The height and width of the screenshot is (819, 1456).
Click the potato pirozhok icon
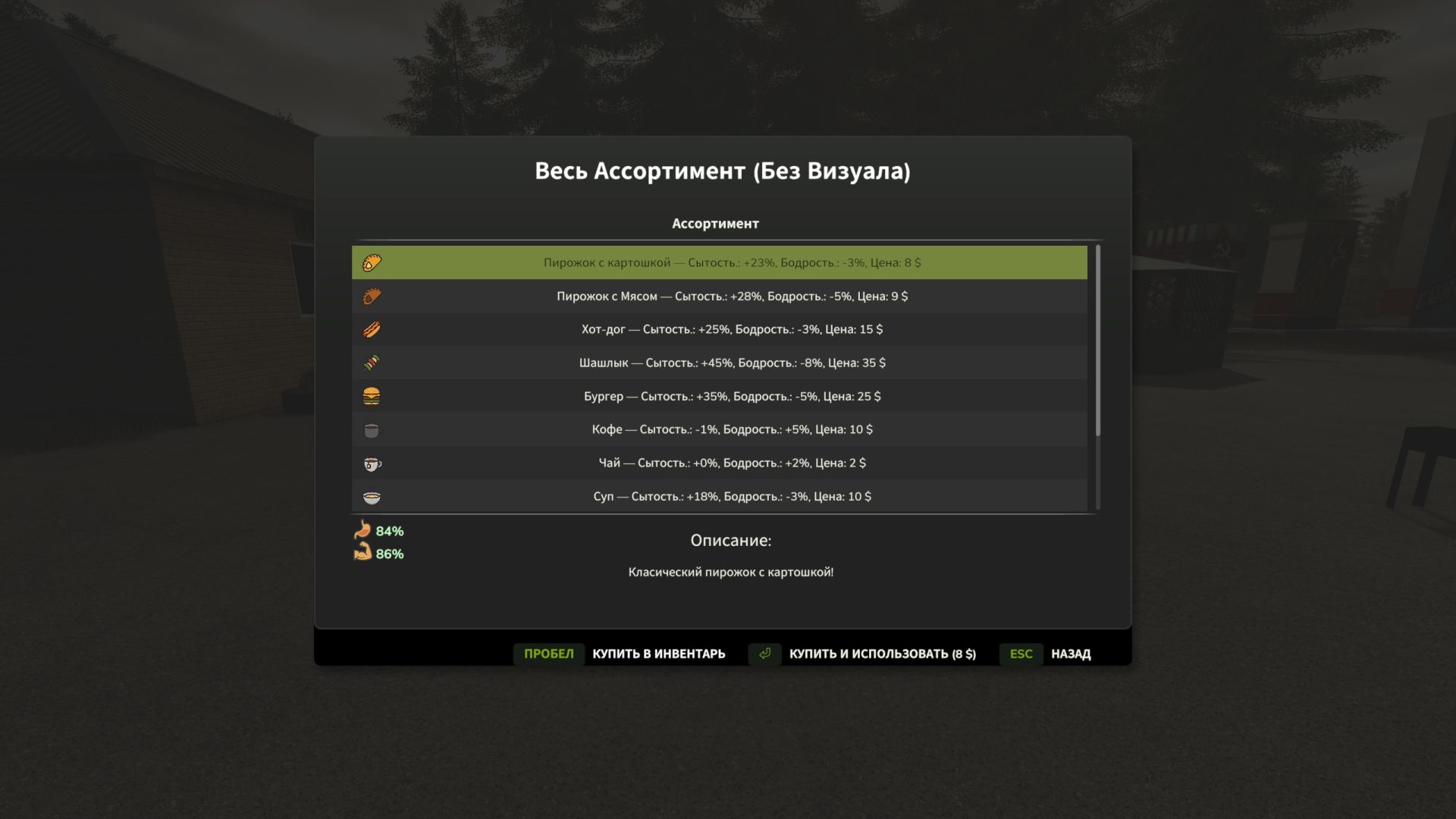(x=373, y=262)
